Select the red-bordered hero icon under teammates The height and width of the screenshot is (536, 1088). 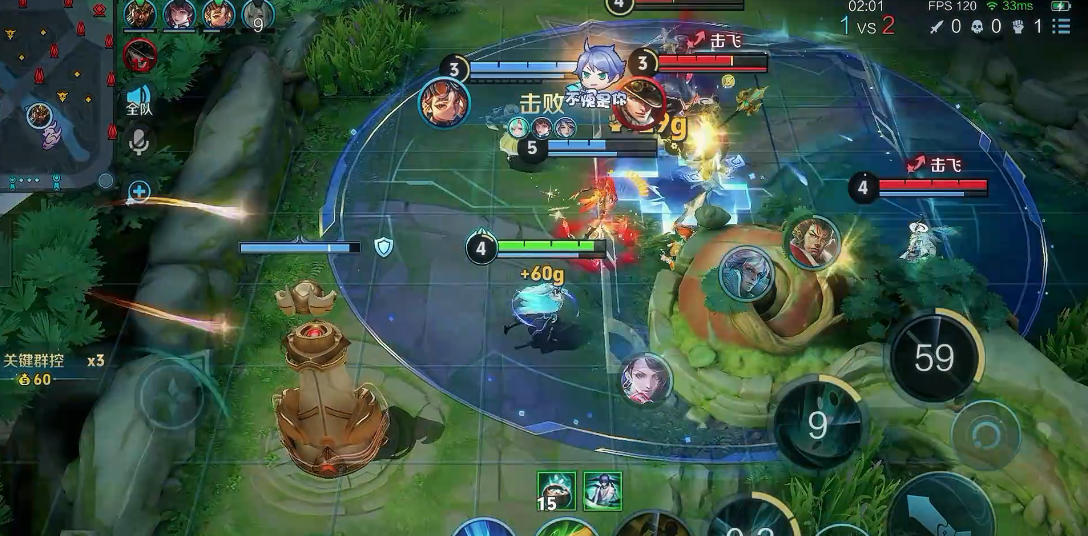[140, 55]
